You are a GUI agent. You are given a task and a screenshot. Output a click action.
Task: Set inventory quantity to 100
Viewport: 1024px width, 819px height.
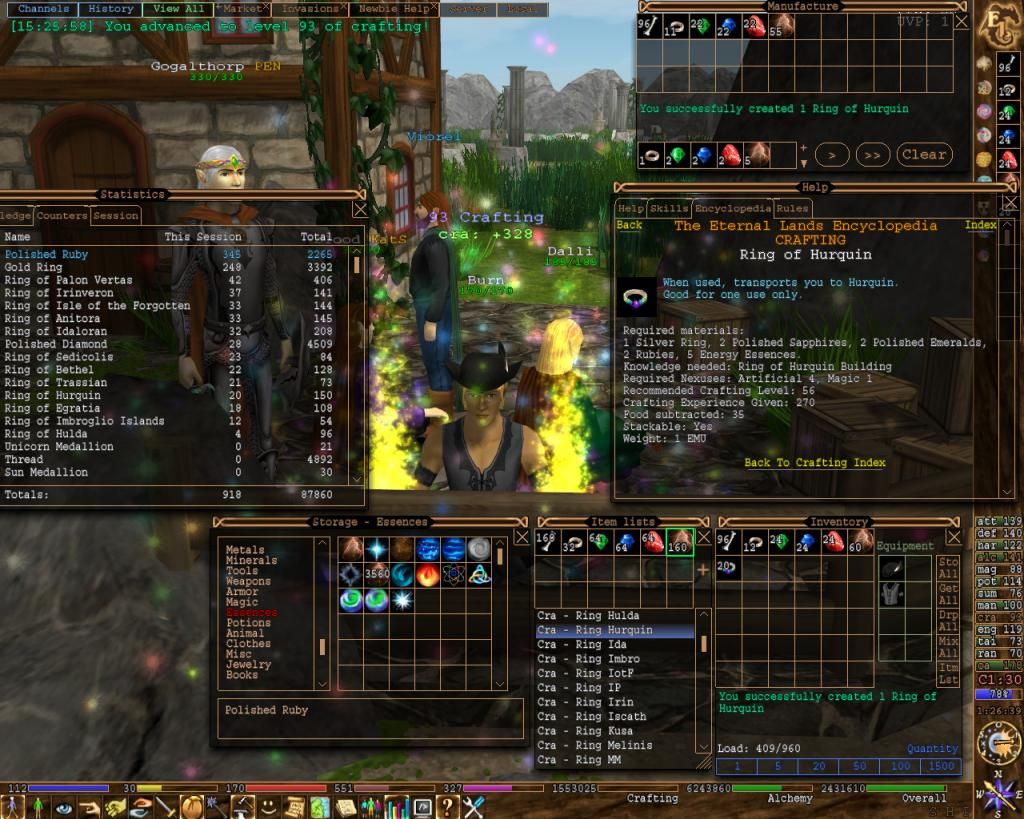click(x=900, y=767)
